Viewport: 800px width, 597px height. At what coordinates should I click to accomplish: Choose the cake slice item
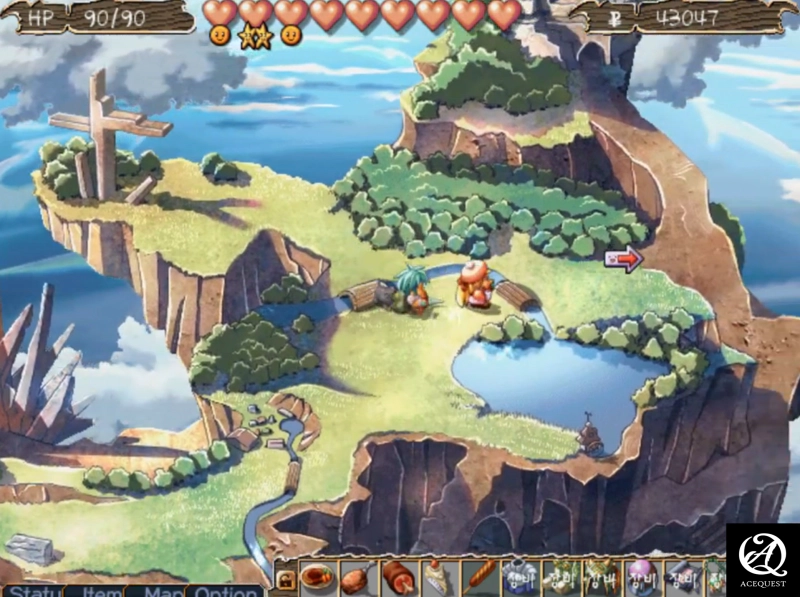click(x=438, y=578)
